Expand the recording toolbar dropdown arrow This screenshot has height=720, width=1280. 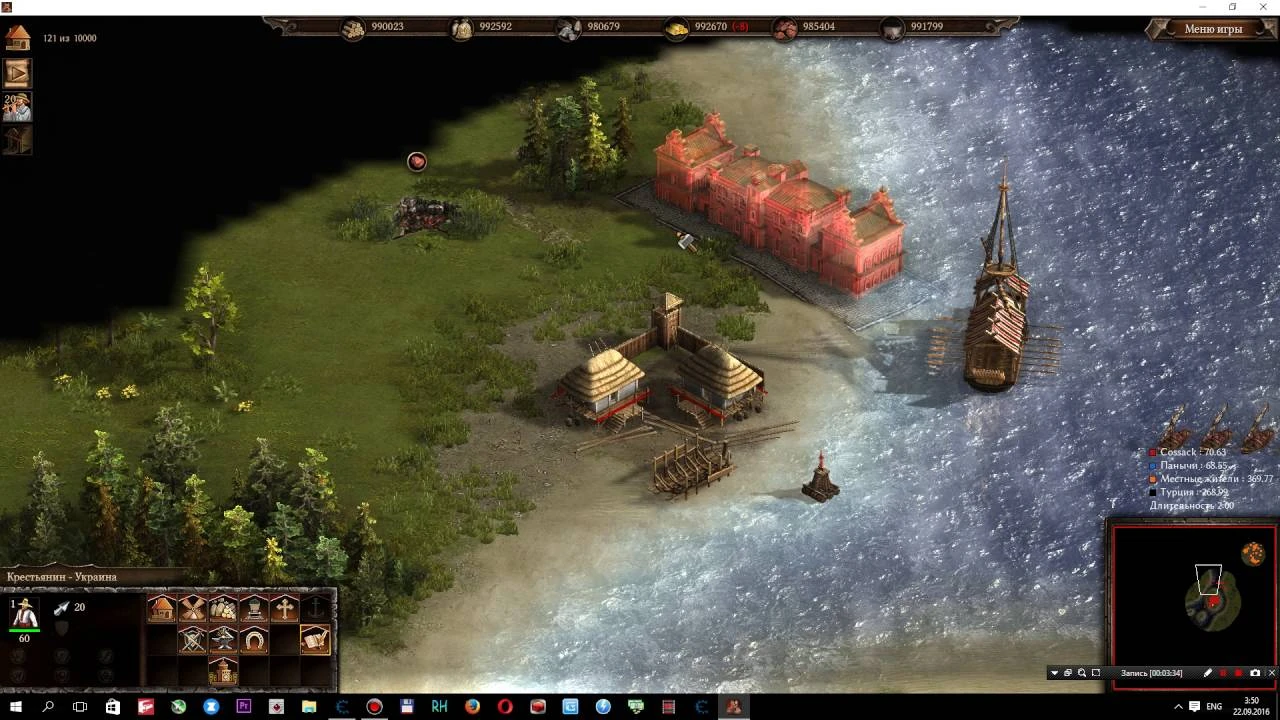click(1054, 672)
